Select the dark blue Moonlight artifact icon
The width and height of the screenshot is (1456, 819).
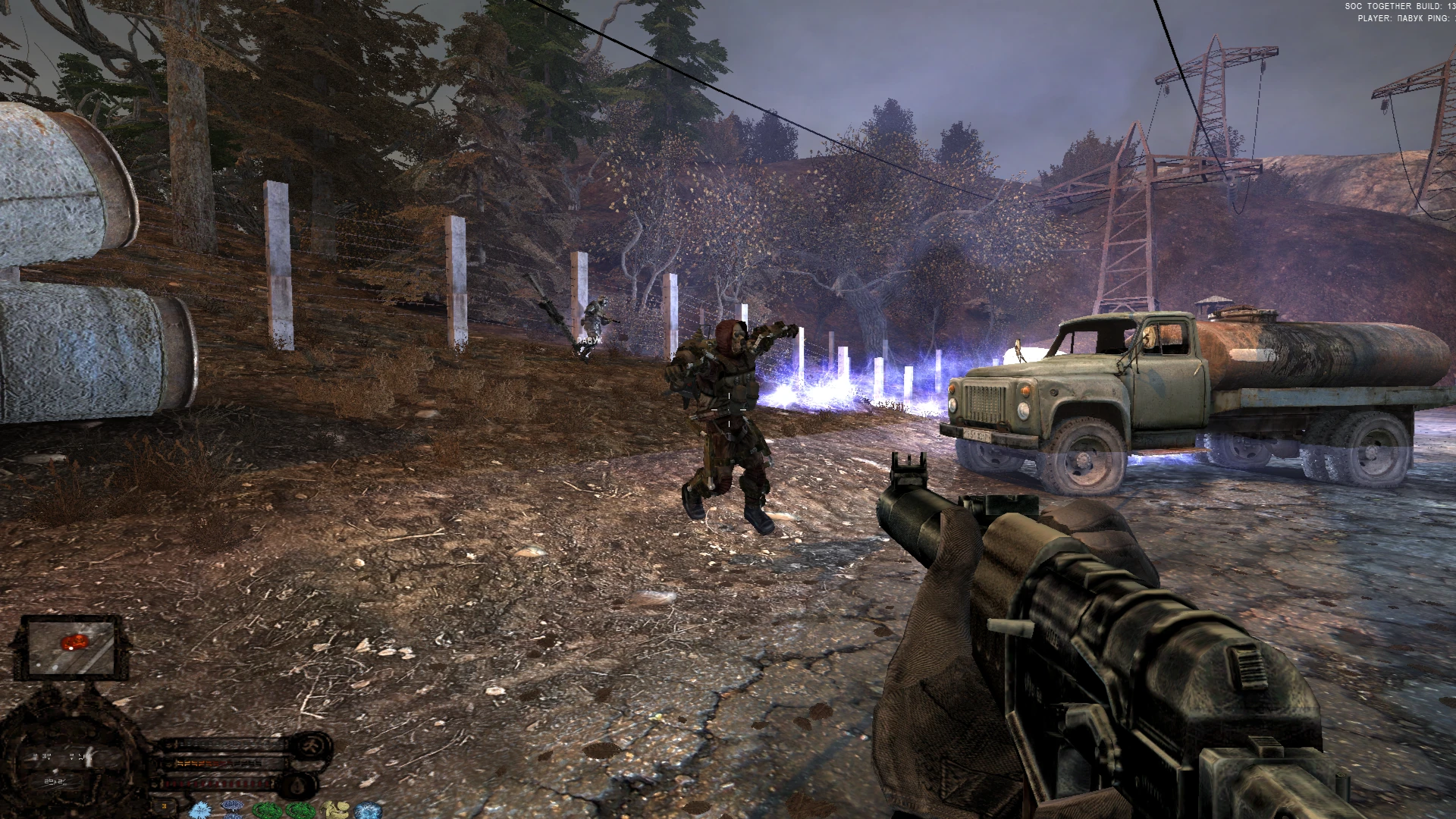[x=231, y=808]
